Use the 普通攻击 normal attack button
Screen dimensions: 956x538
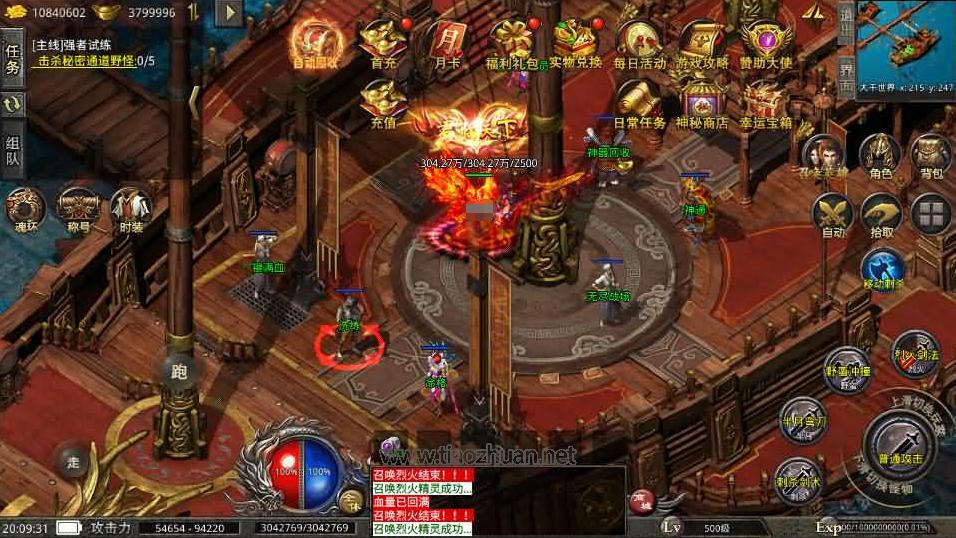(898, 443)
